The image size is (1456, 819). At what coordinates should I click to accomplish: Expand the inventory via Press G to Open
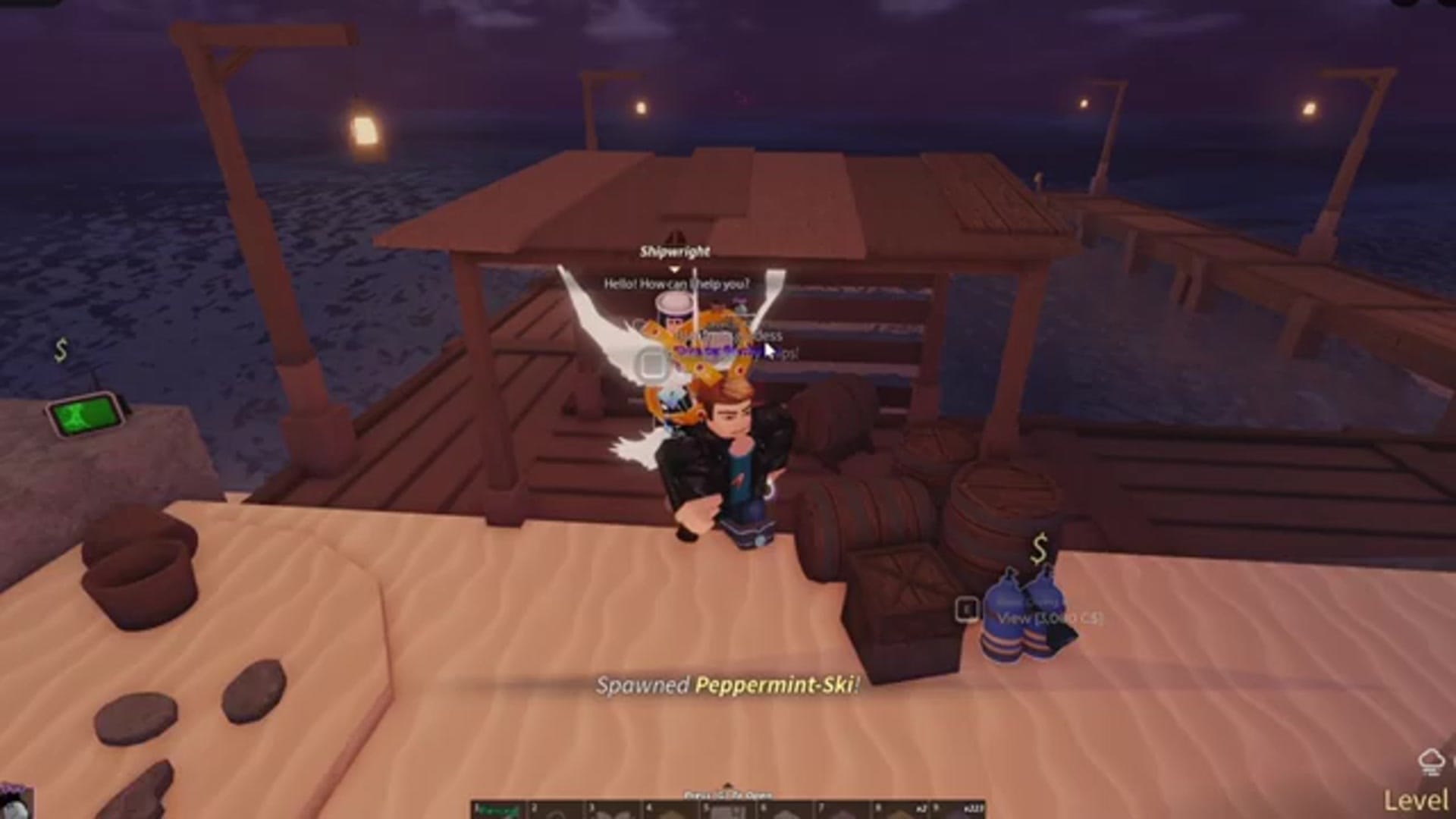click(728, 794)
